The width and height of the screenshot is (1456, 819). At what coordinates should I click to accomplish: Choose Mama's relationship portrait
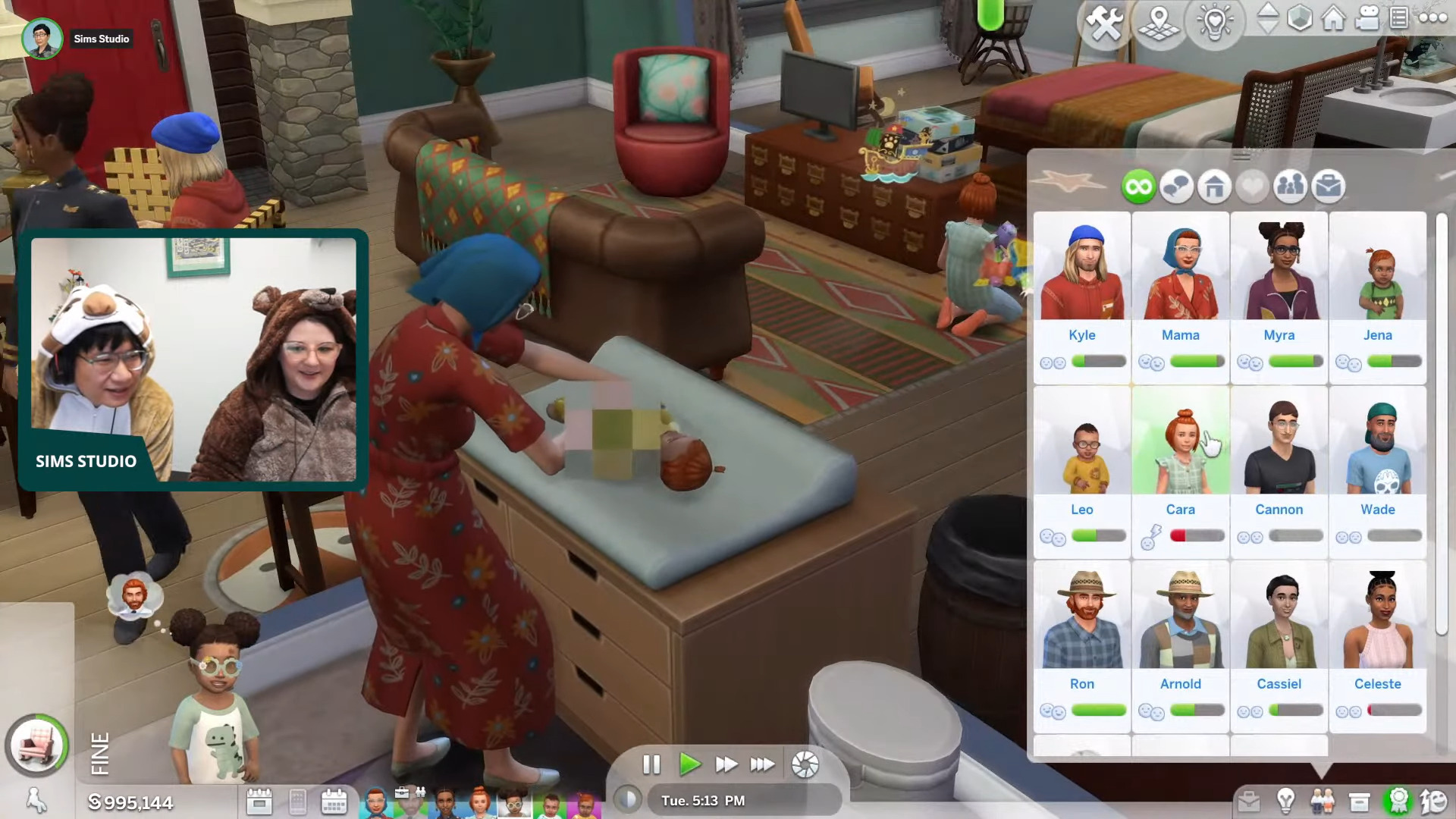pyautogui.click(x=1181, y=273)
